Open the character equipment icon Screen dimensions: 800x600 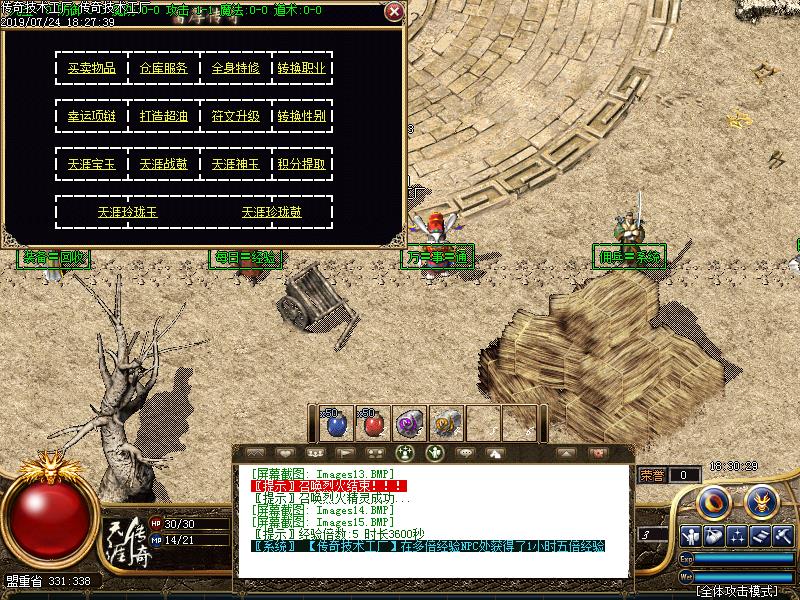click(691, 537)
